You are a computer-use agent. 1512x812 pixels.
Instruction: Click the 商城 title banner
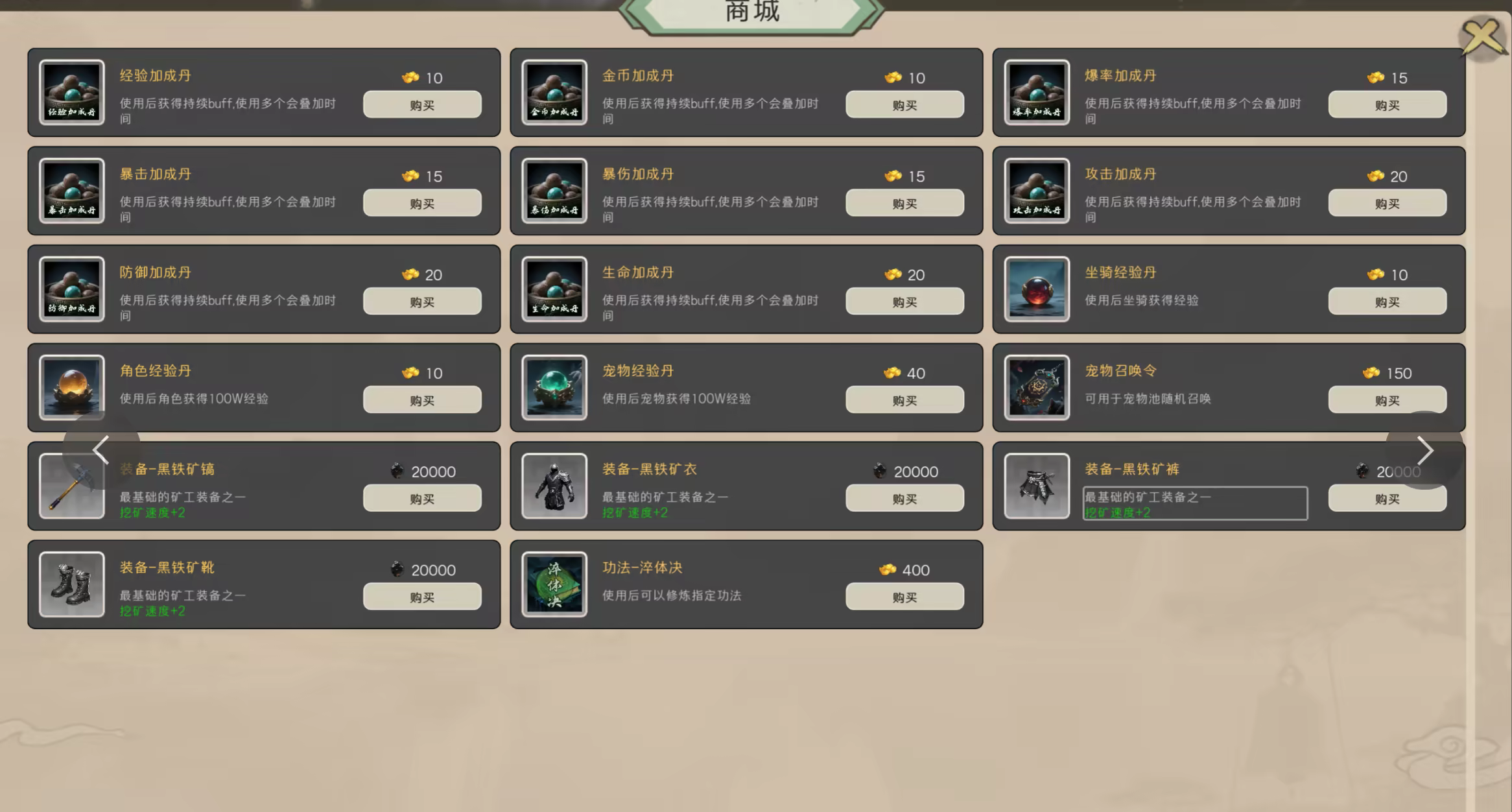(x=752, y=12)
